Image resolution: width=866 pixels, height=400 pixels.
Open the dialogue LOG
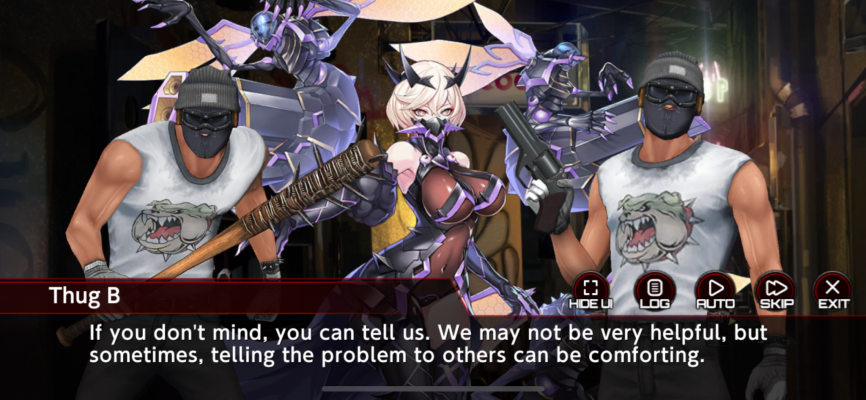[654, 290]
